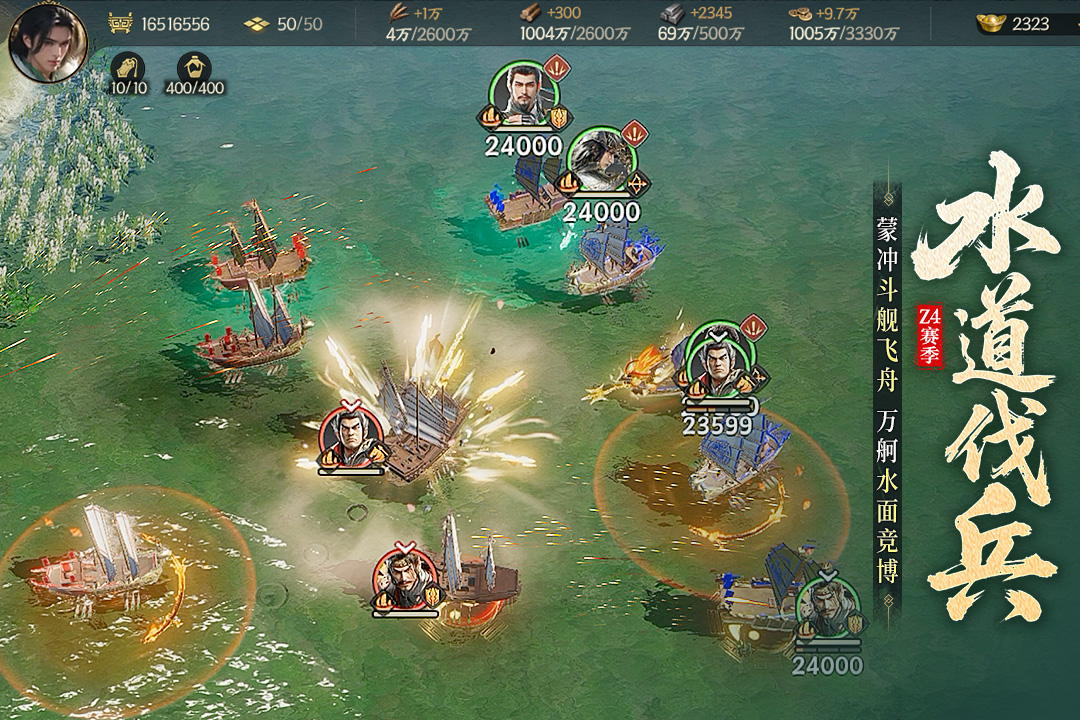Select the wood log resource icon
1080x720 pixels.
point(530,14)
